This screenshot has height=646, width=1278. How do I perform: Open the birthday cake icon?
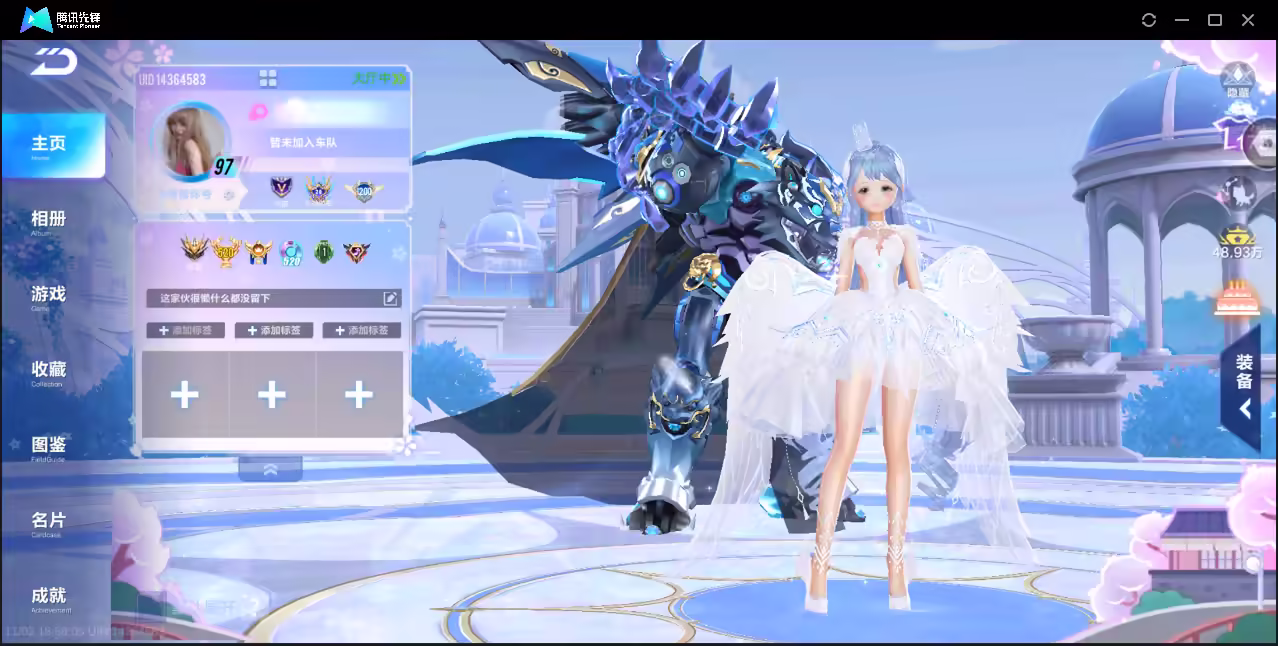pyautogui.click(x=1237, y=298)
